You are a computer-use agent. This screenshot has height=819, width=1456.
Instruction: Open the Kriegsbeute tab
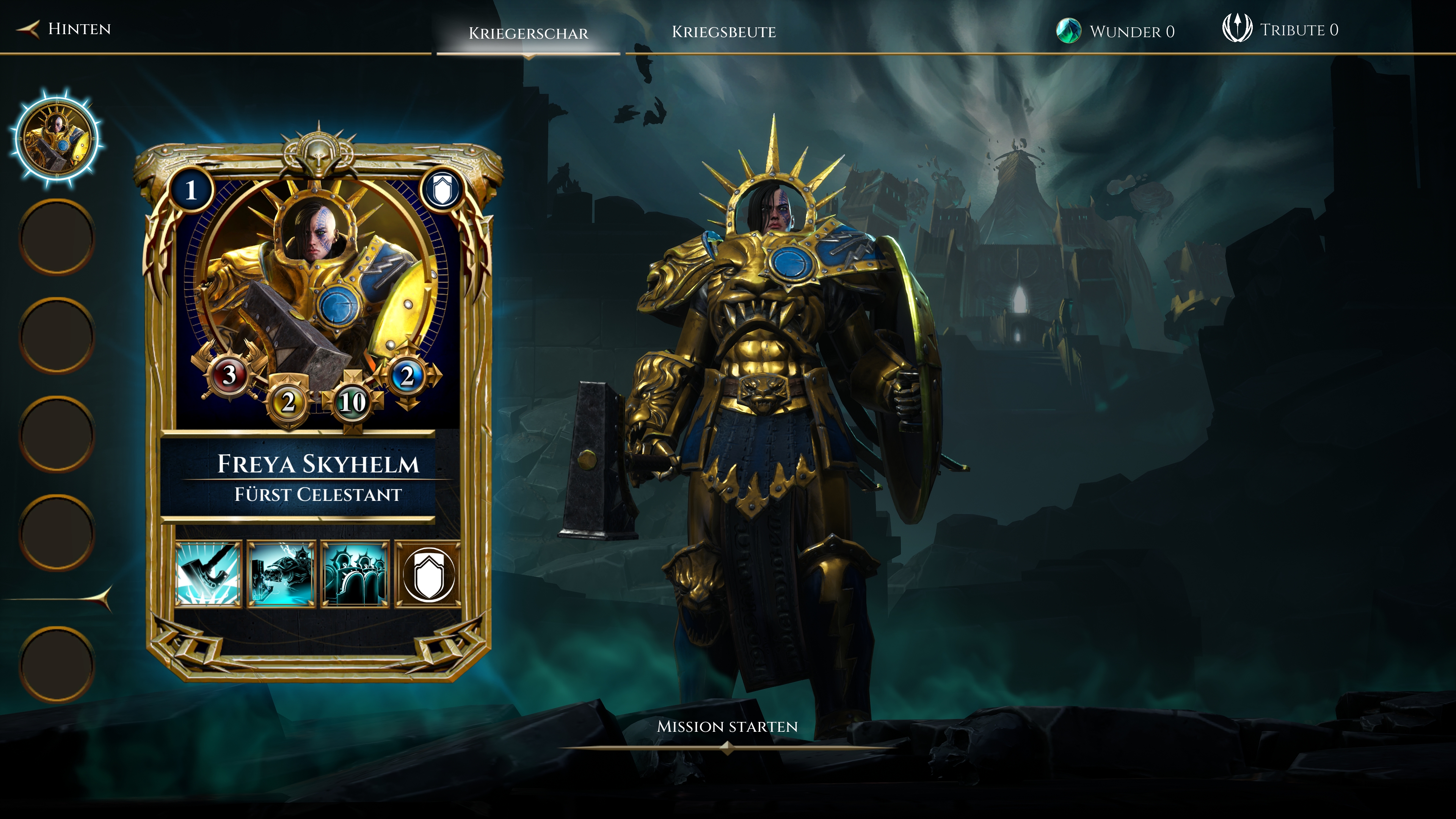point(723,32)
